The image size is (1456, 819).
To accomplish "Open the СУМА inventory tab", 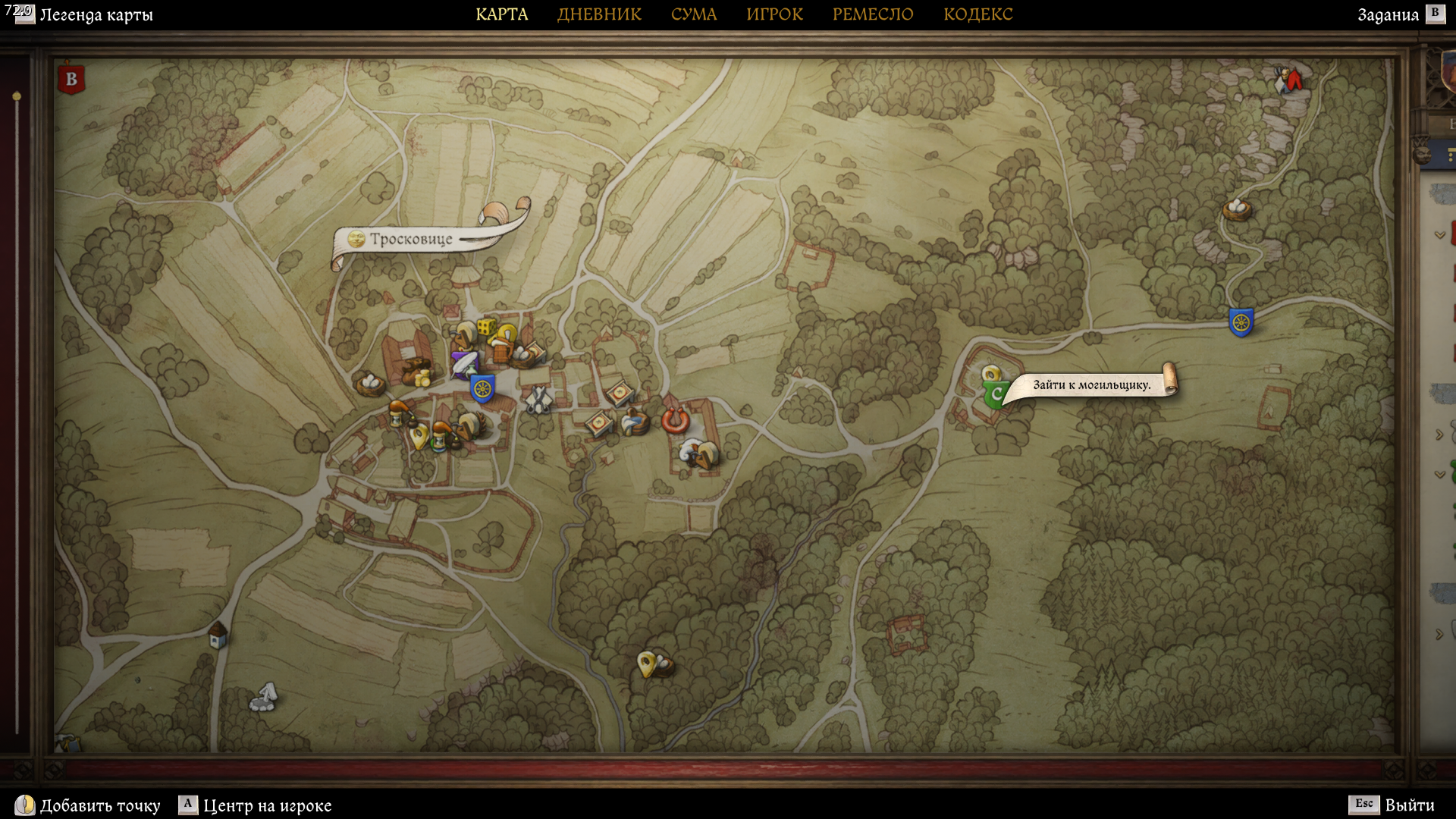I will [693, 14].
